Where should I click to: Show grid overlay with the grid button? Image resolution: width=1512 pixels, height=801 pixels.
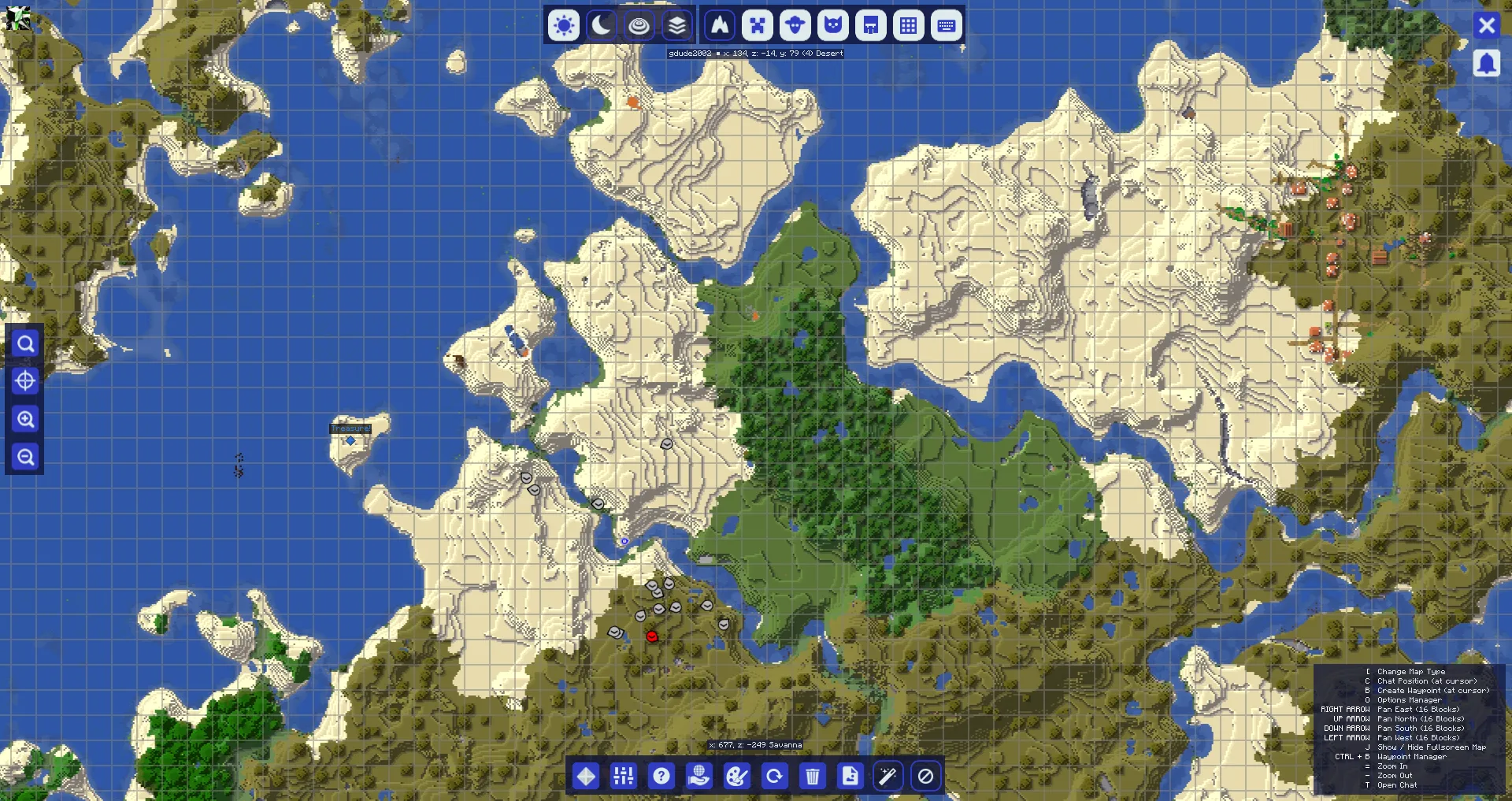coord(909,25)
